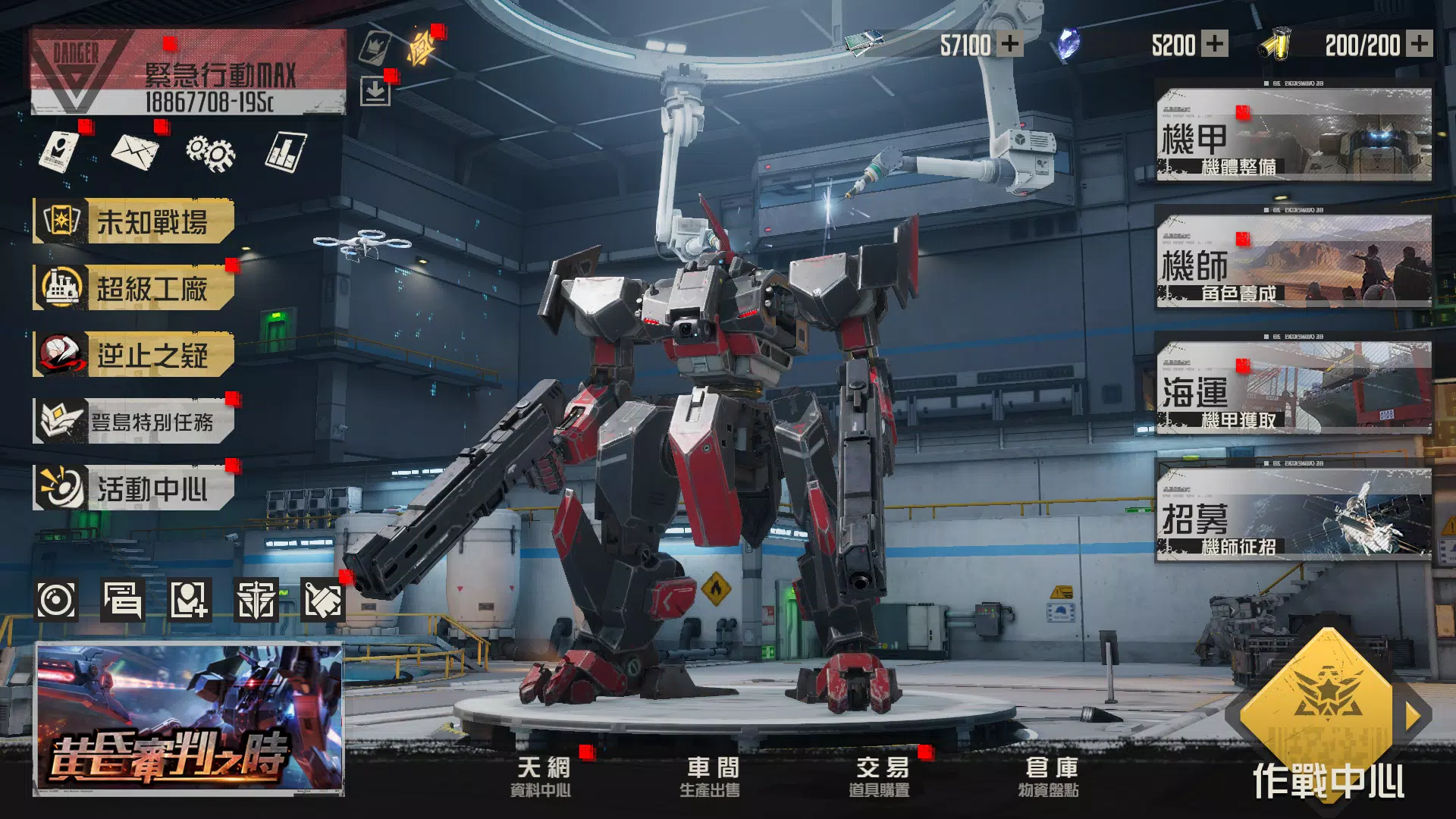Viewport: 1456px width, 819px height.
Task: Enter the 超級工廠 super factory
Action: [x=134, y=288]
